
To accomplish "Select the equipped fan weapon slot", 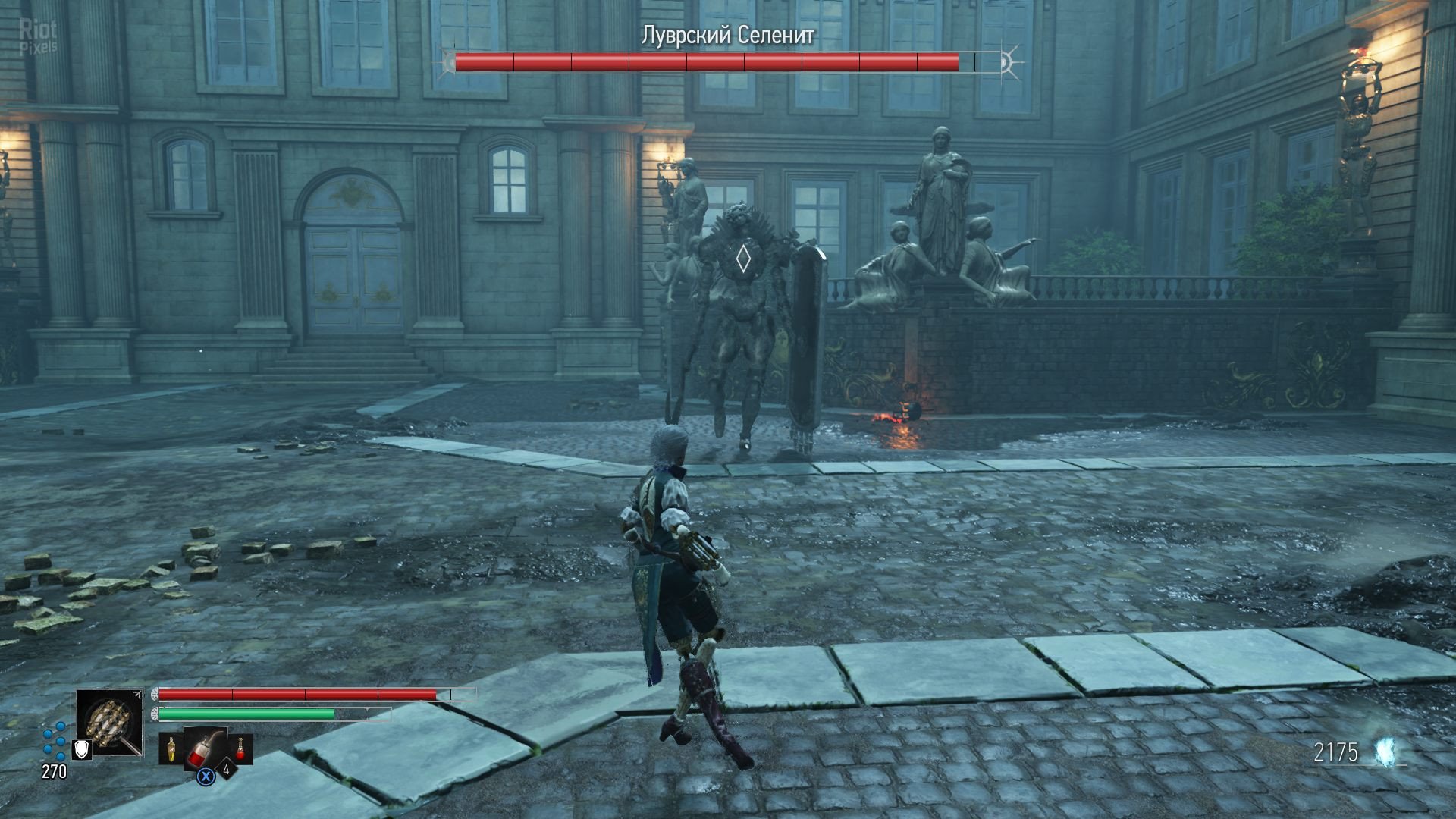I will click(110, 722).
